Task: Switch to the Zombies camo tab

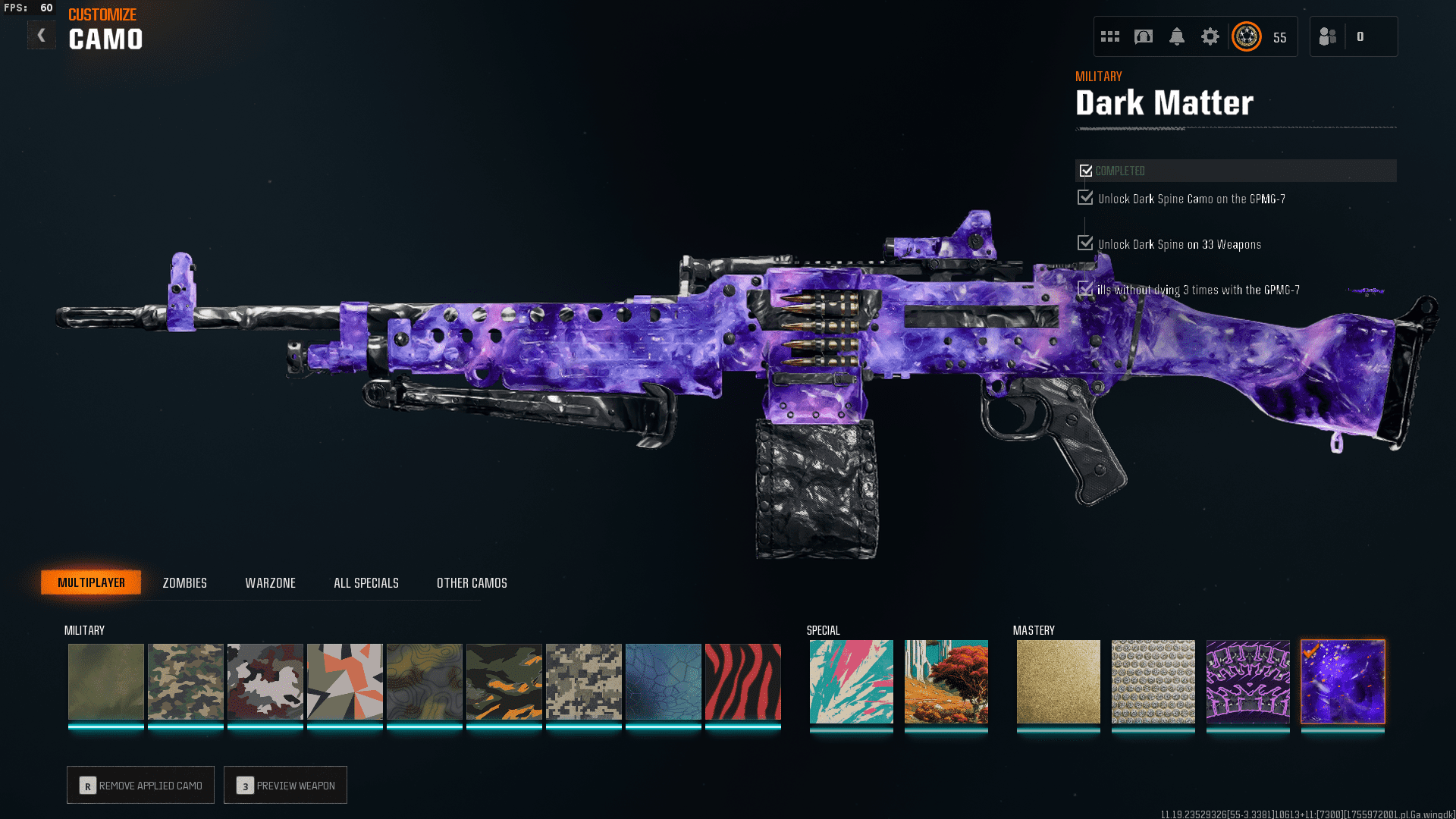Action: [184, 582]
